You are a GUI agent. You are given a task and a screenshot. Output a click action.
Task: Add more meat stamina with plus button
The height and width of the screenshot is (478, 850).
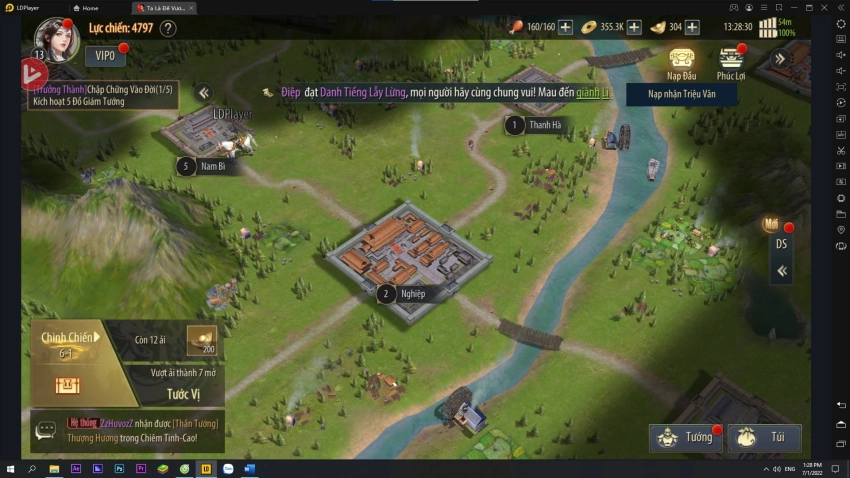565,27
